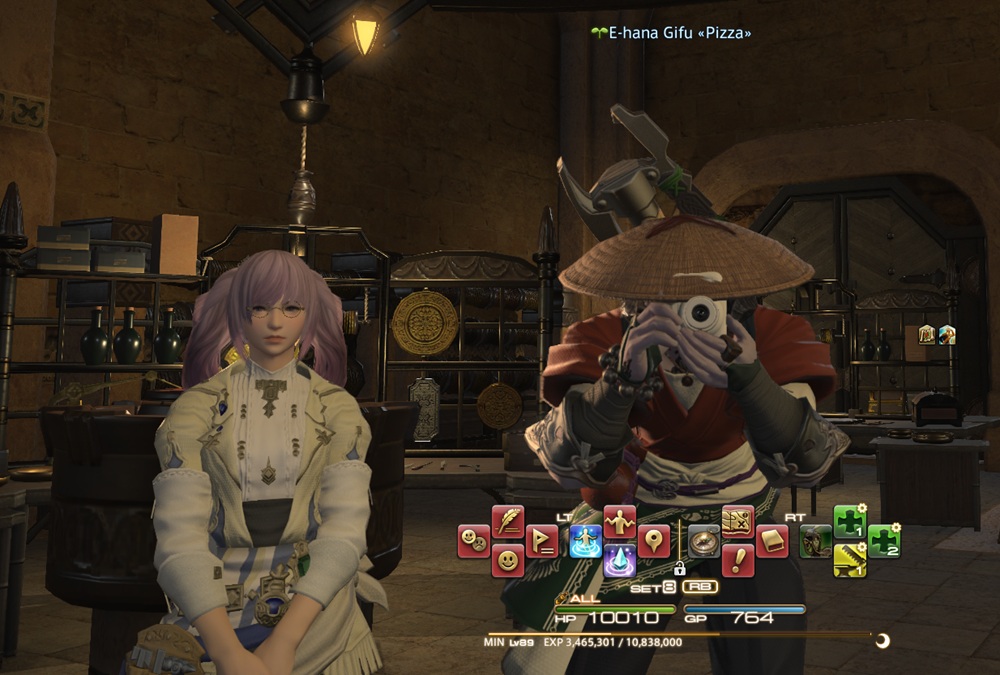The image size is (1000, 675).
Task: Open the emote list with two faces icon
Action: coord(474,541)
